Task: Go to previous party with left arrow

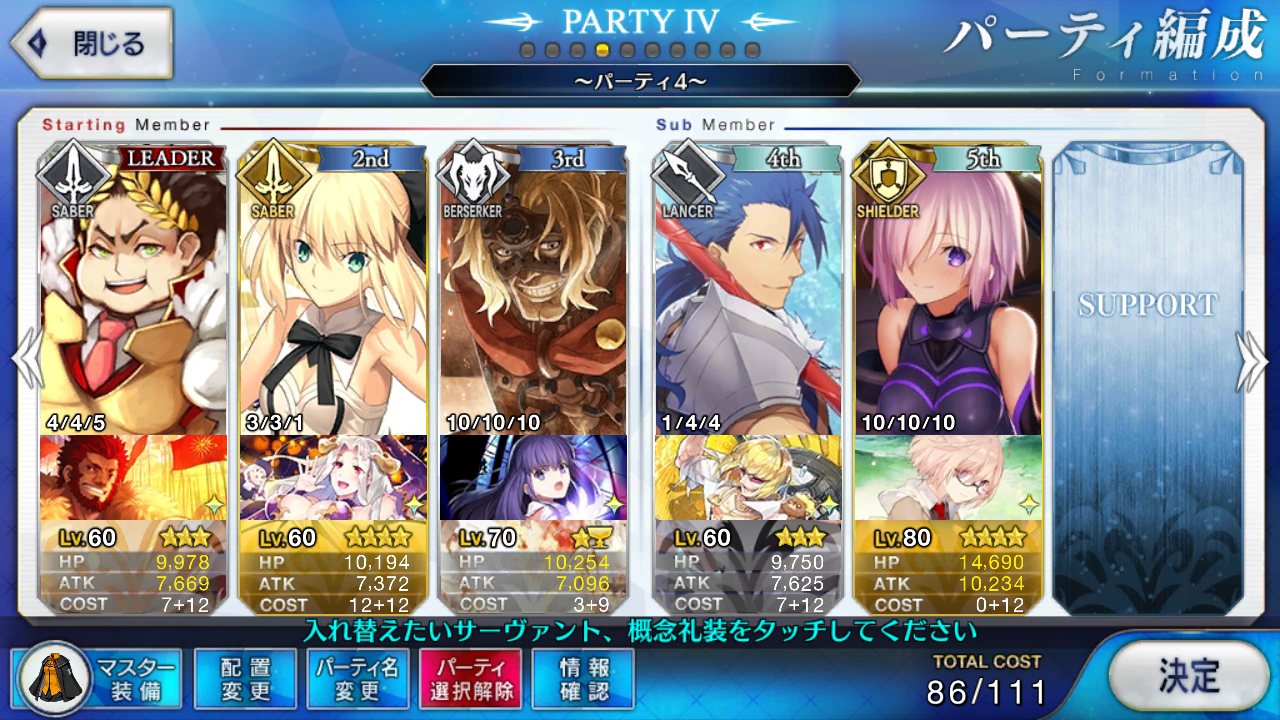Action: 25,360
